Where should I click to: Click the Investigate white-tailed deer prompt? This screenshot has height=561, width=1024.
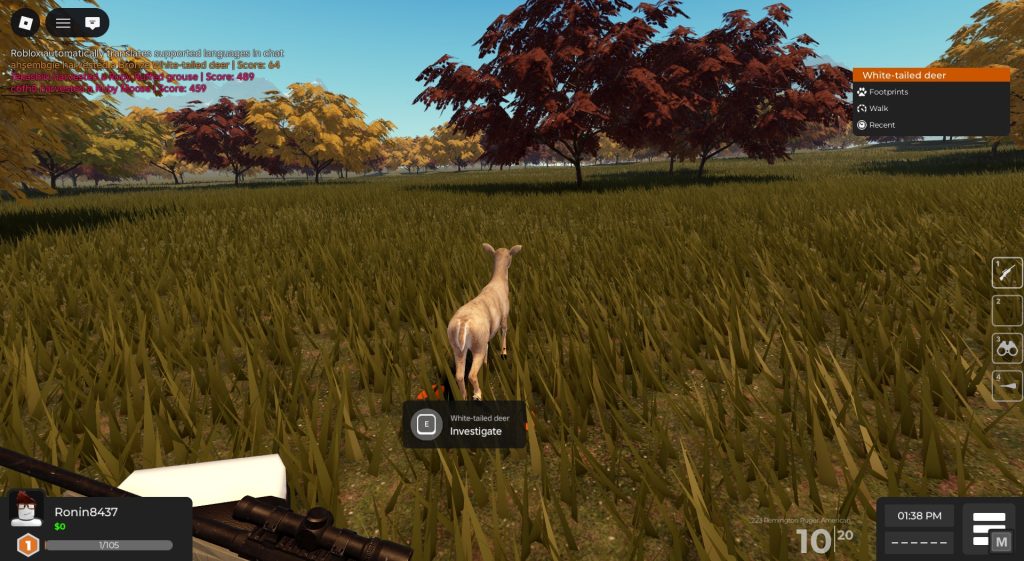coord(465,425)
